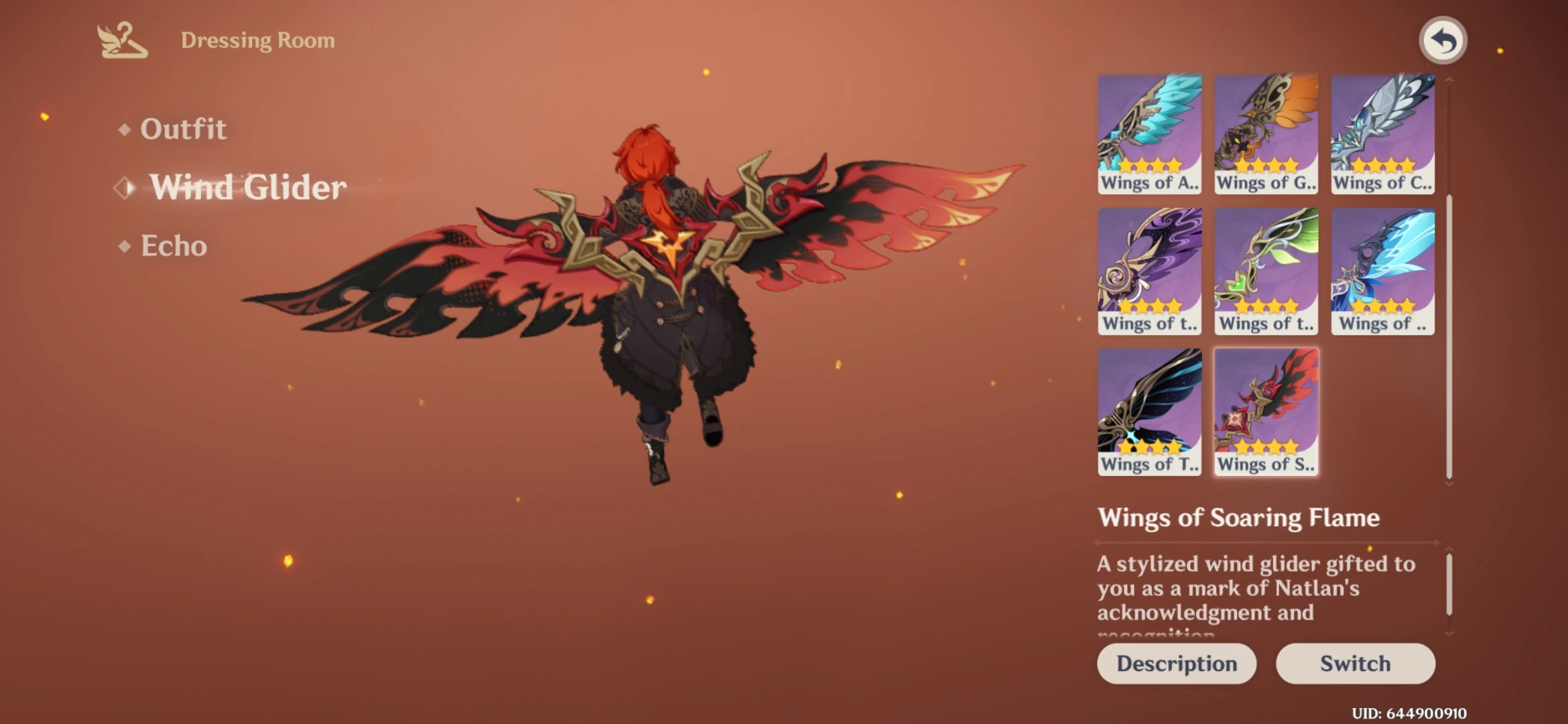
Task: Select the orange Wings of G wind glider
Action: (x=1265, y=131)
